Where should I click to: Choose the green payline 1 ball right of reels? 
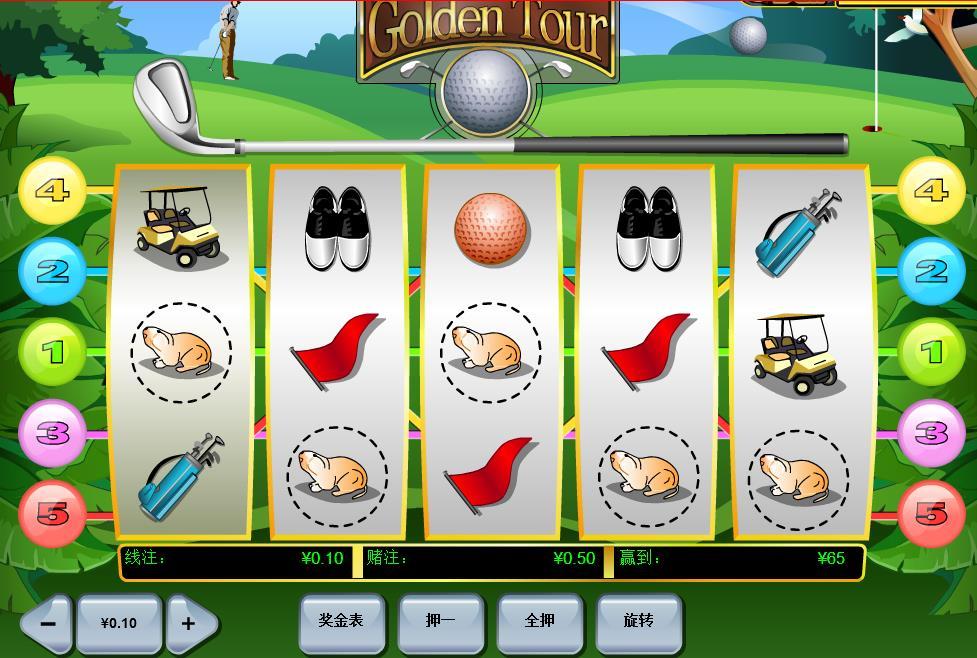931,352
